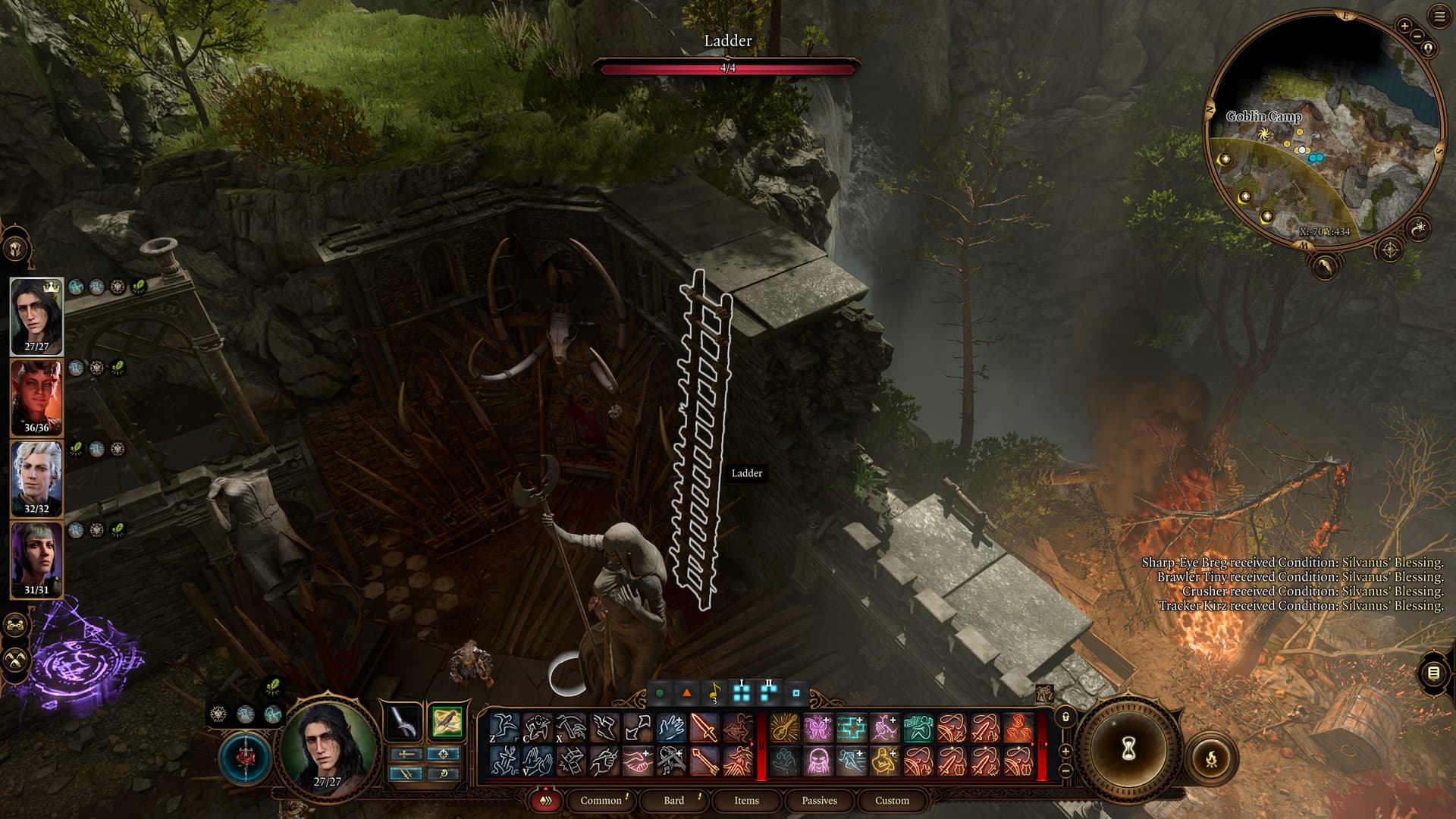The image size is (1456, 819).
Task: Activate the lute performance spell icon
Action: 784,729
